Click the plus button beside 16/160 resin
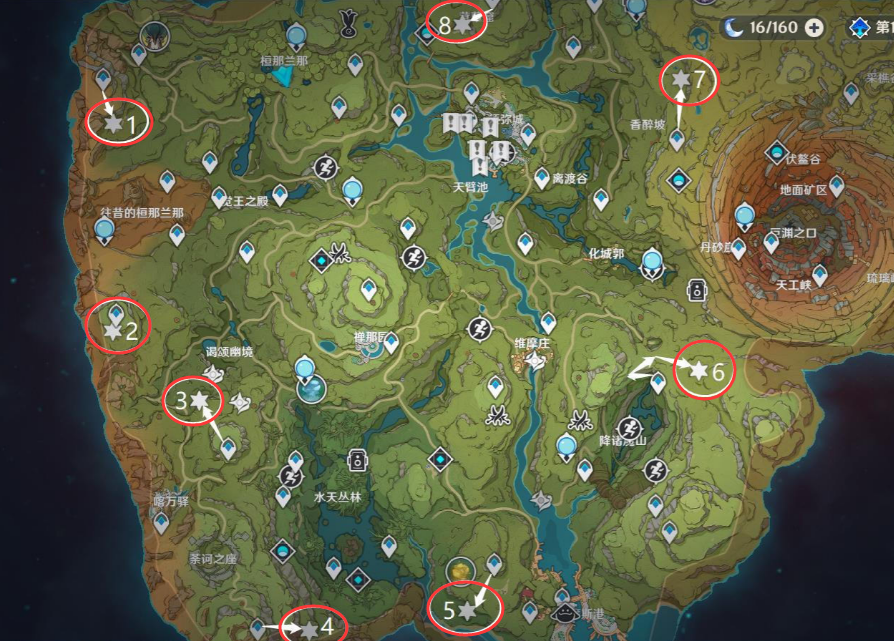 [x=814, y=27]
